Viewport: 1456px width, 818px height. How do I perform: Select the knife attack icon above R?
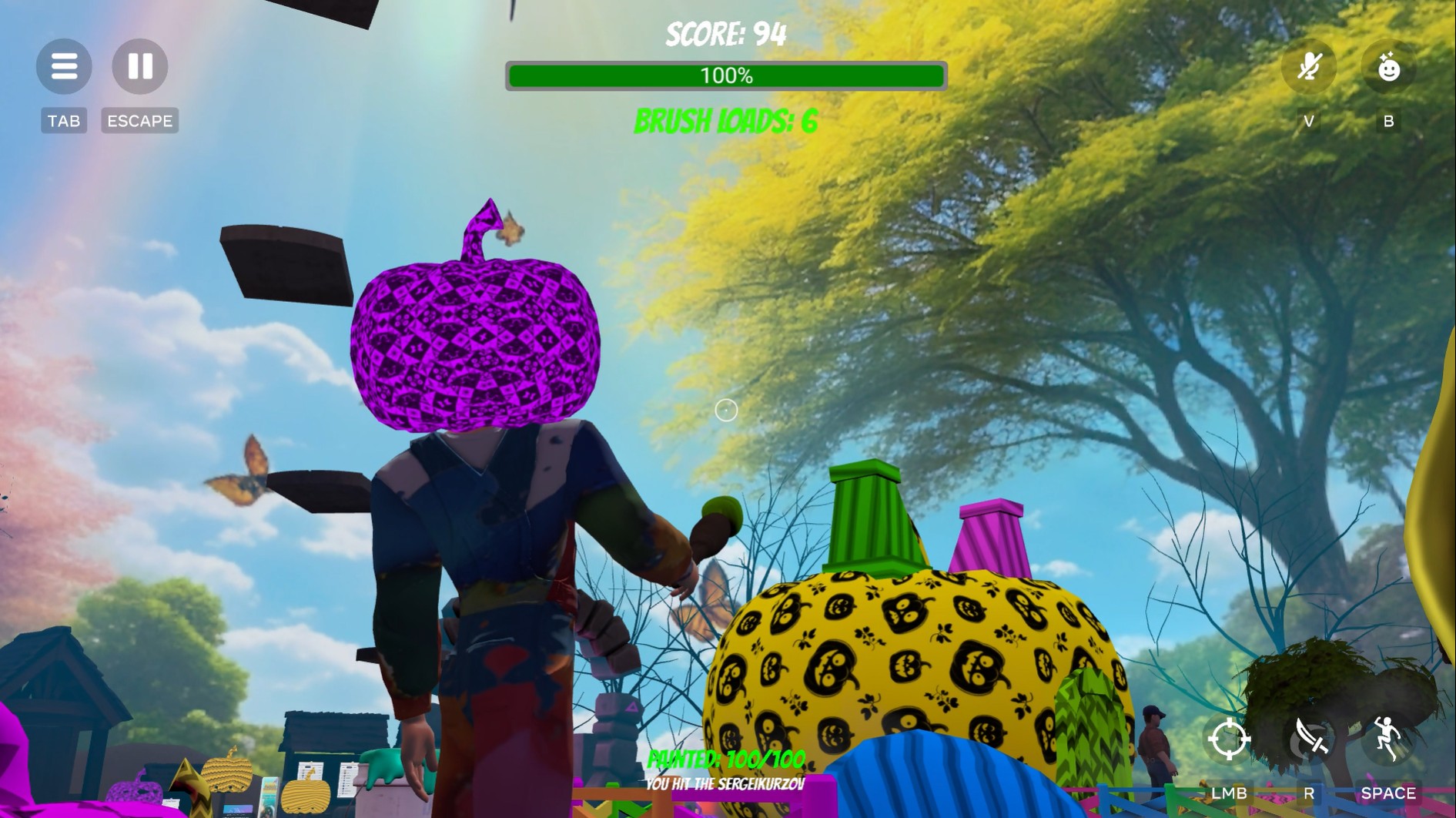click(x=1310, y=738)
